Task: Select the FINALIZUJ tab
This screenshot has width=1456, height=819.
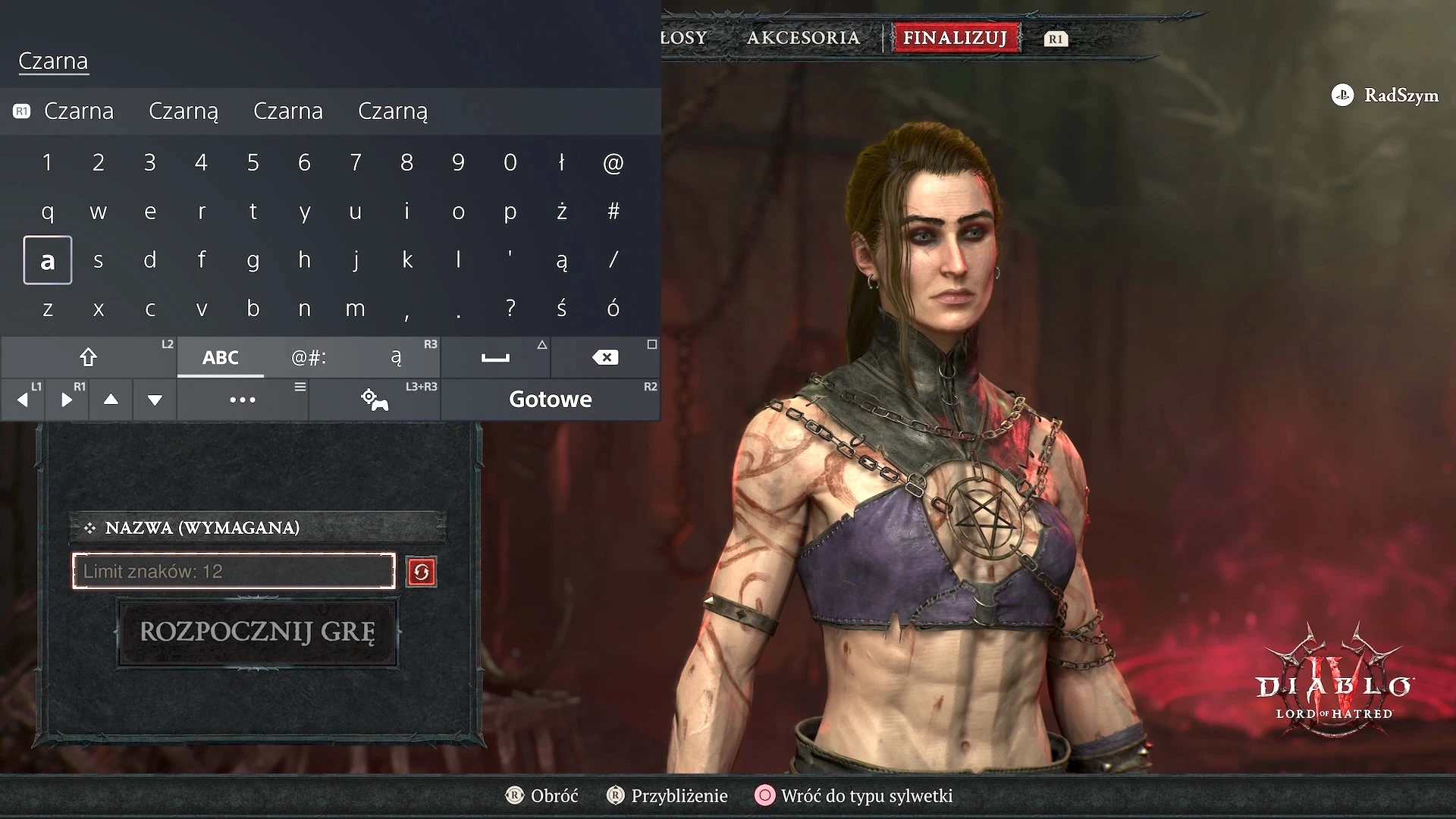Action: (x=955, y=38)
